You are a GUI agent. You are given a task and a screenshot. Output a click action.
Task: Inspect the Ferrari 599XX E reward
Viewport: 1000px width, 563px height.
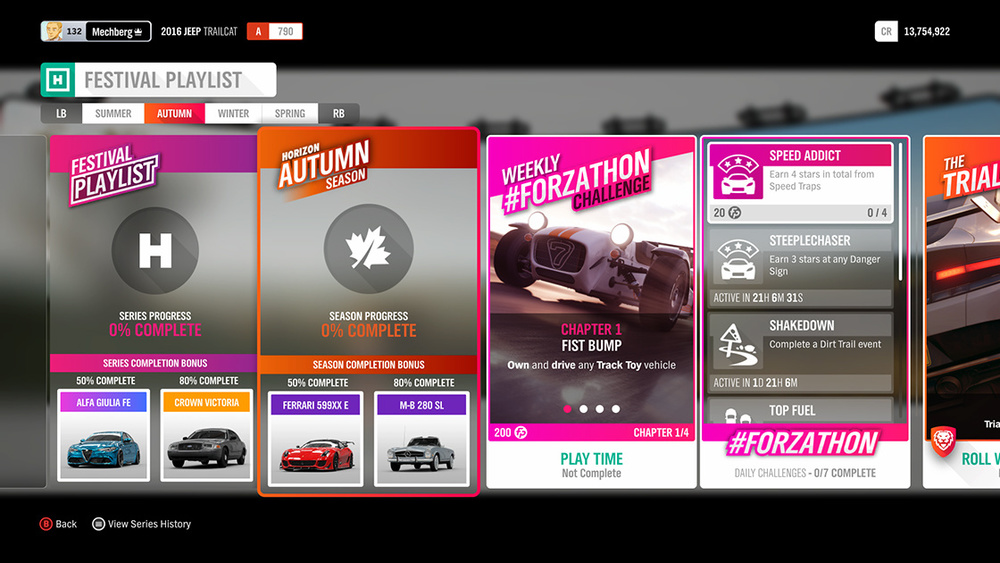point(316,438)
